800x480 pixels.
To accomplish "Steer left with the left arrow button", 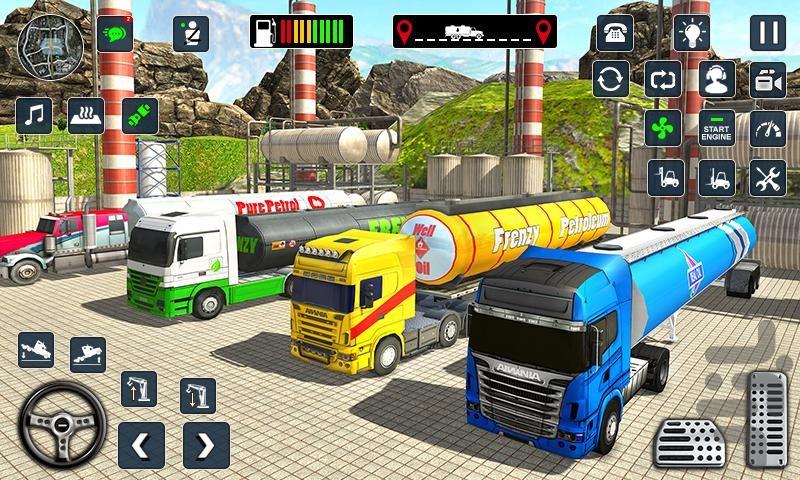I will click(x=141, y=445).
